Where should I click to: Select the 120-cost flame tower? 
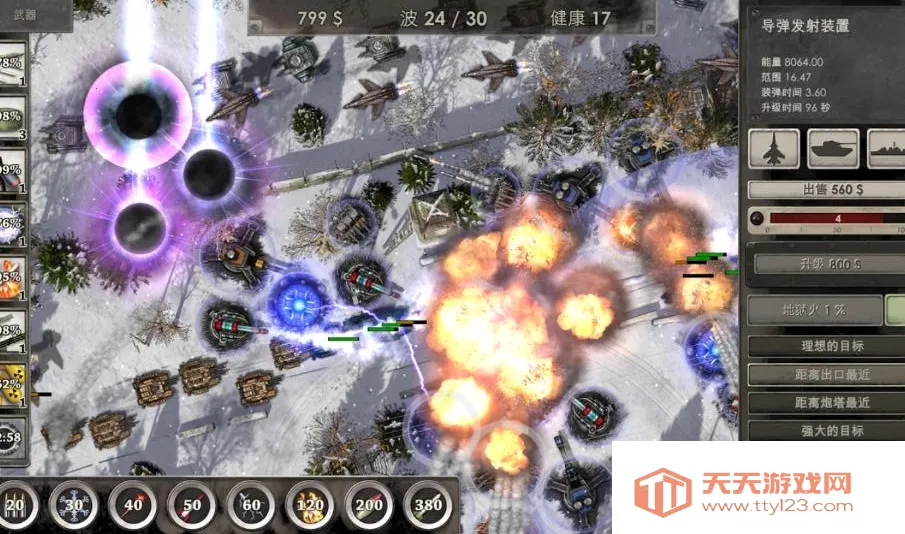coord(309,506)
